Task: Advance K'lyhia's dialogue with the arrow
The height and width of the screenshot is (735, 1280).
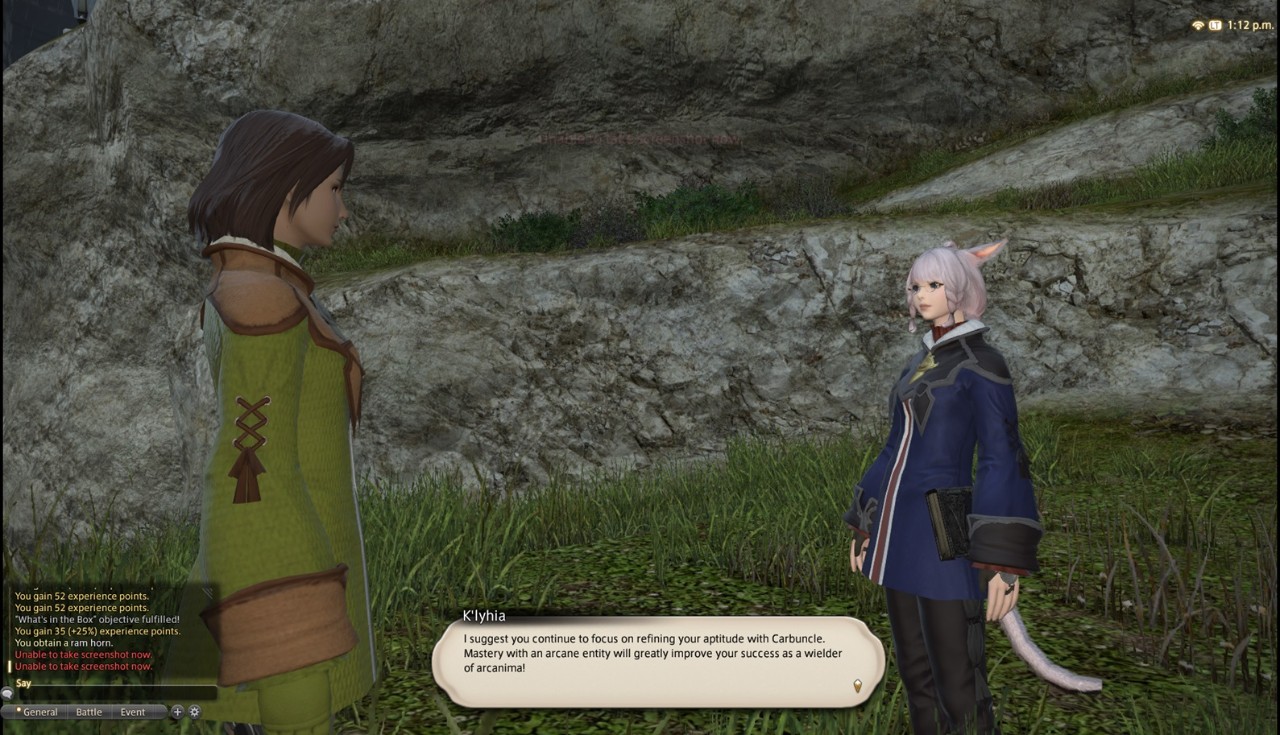Action: click(856, 685)
